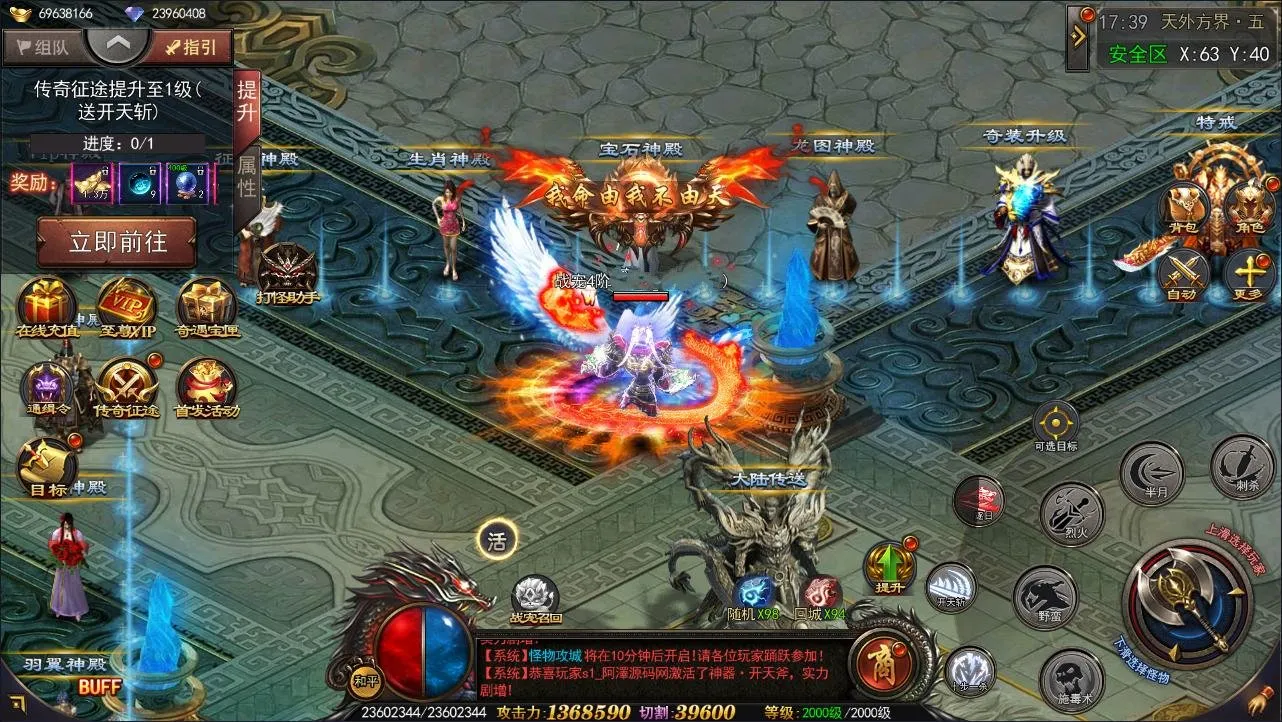Open the 打怪助手 monster helper
The height and width of the screenshot is (722, 1282).
pos(287,272)
